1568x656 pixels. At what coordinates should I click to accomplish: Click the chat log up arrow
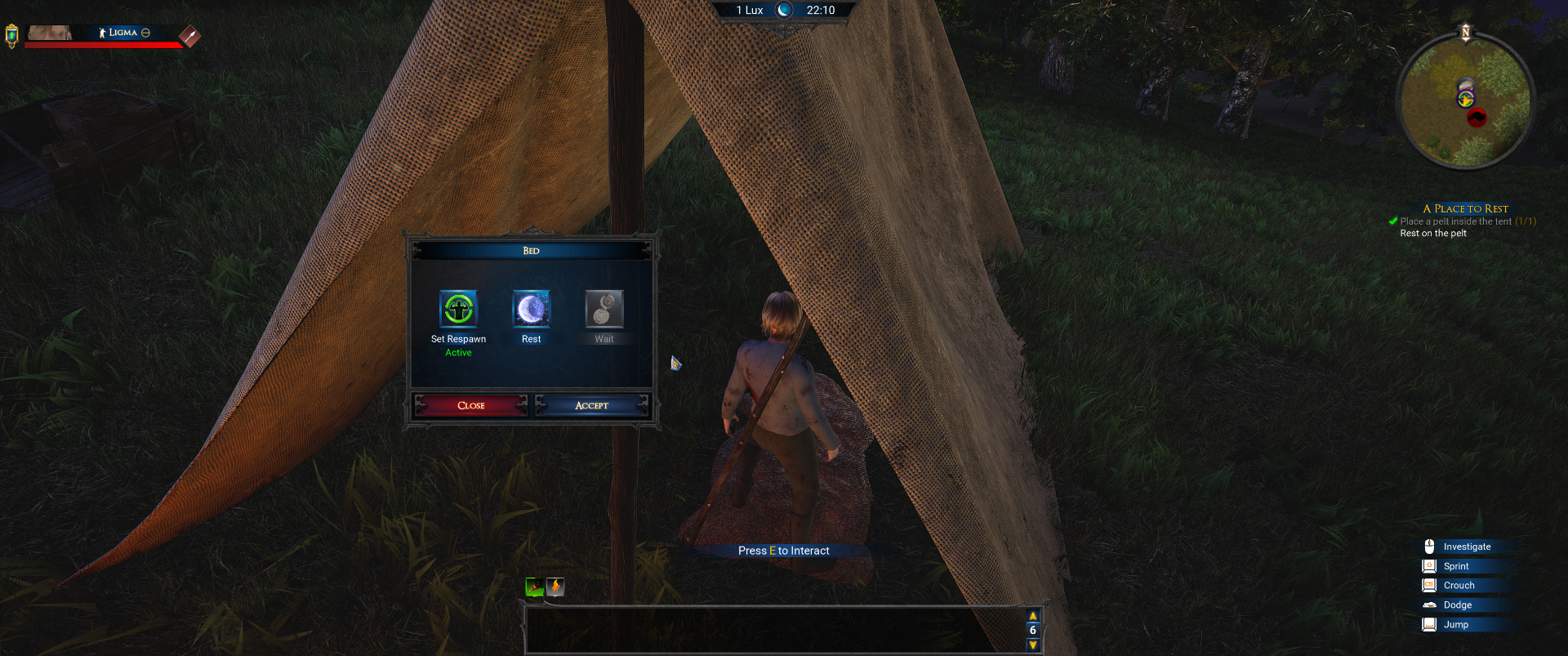[1033, 616]
